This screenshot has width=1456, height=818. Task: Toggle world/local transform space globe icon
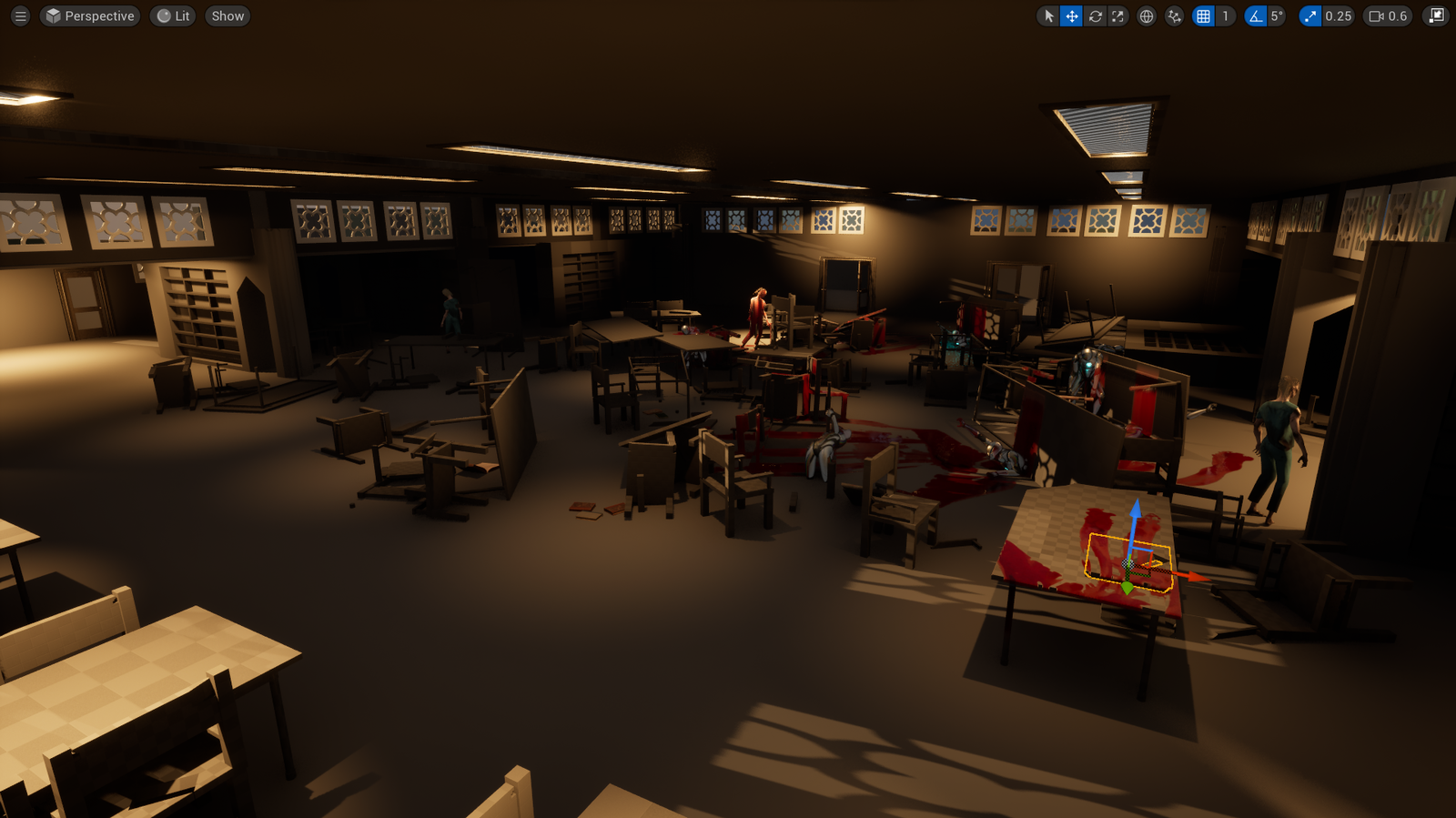1146,15
